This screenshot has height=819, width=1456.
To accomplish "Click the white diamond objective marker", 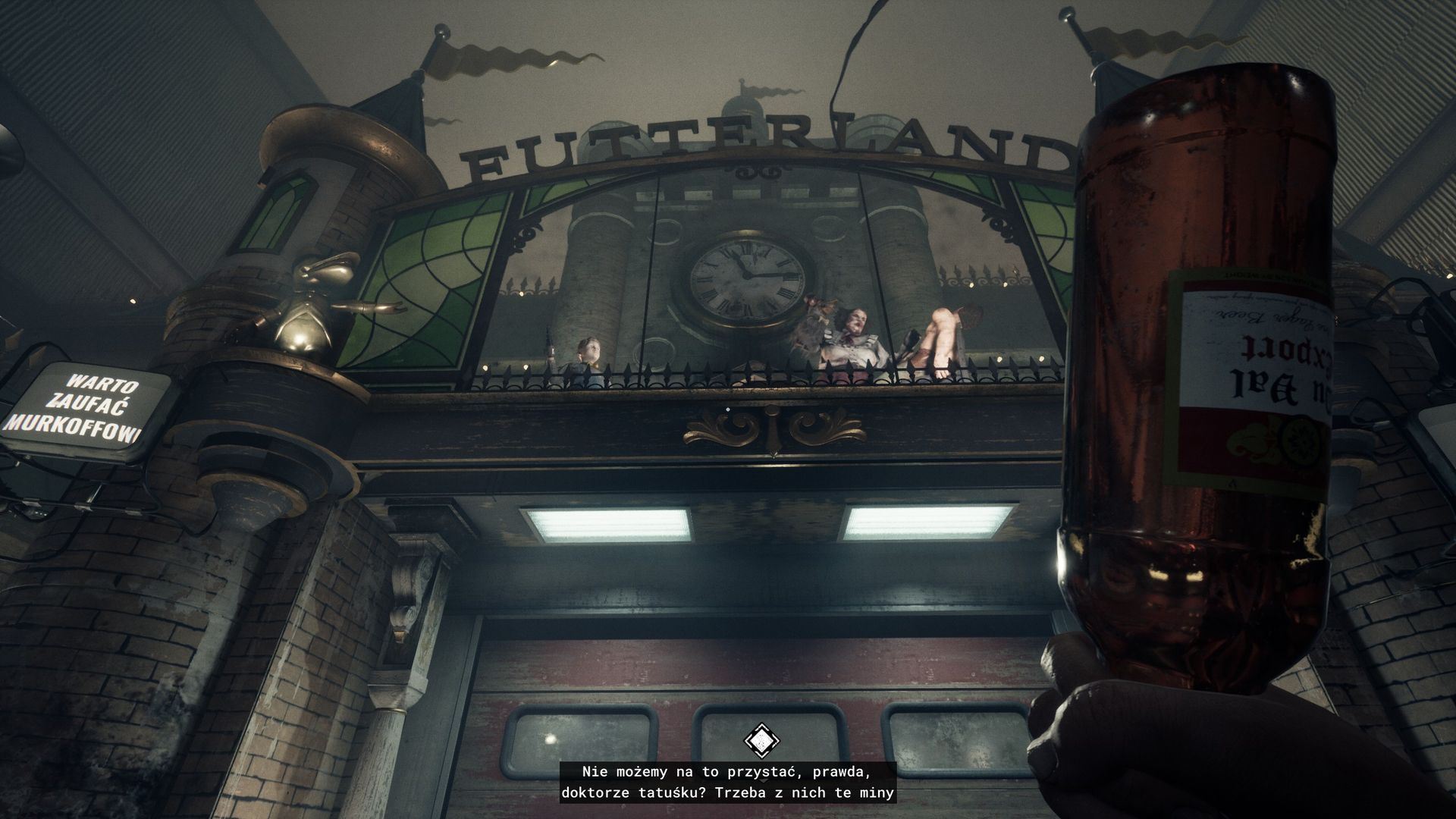I will click(x=759, y=740).
